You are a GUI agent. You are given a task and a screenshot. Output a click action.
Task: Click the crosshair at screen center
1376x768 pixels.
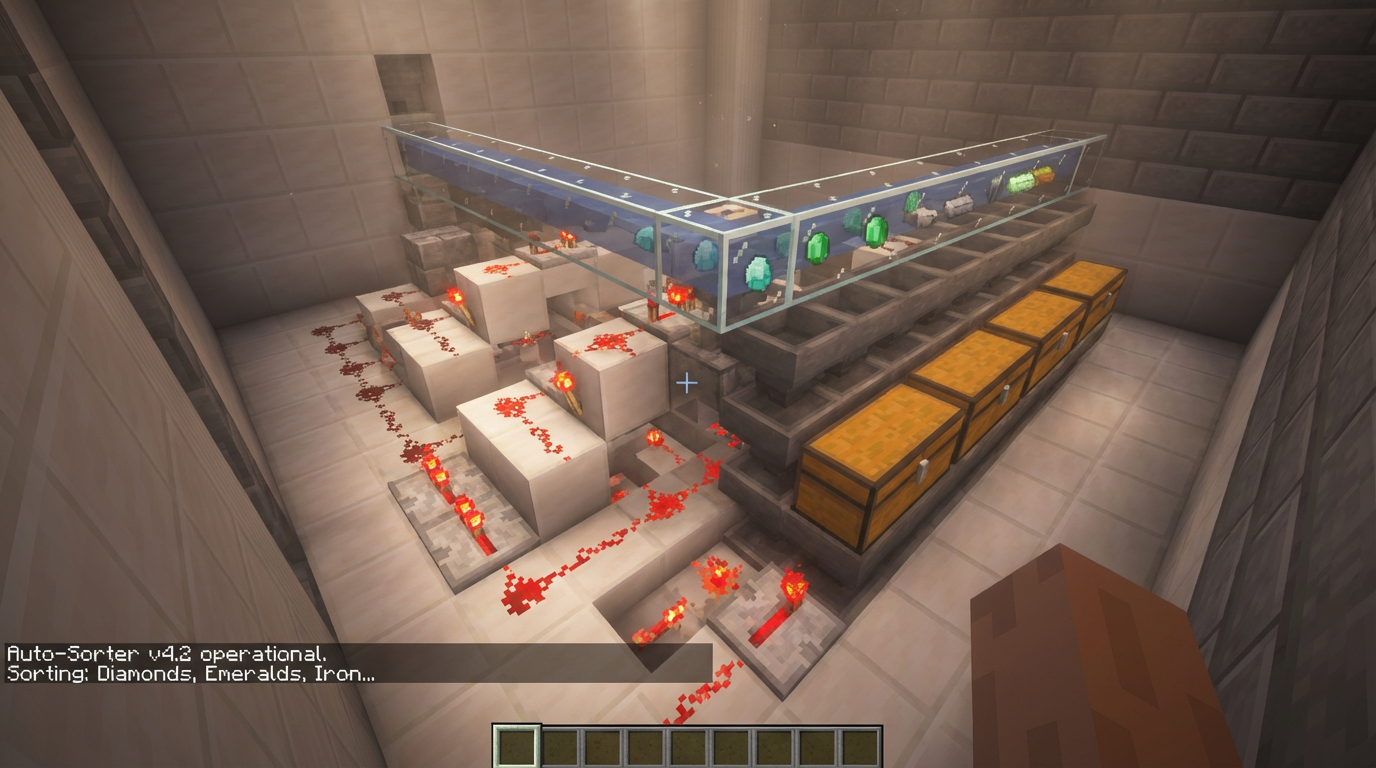coord(686,380)
